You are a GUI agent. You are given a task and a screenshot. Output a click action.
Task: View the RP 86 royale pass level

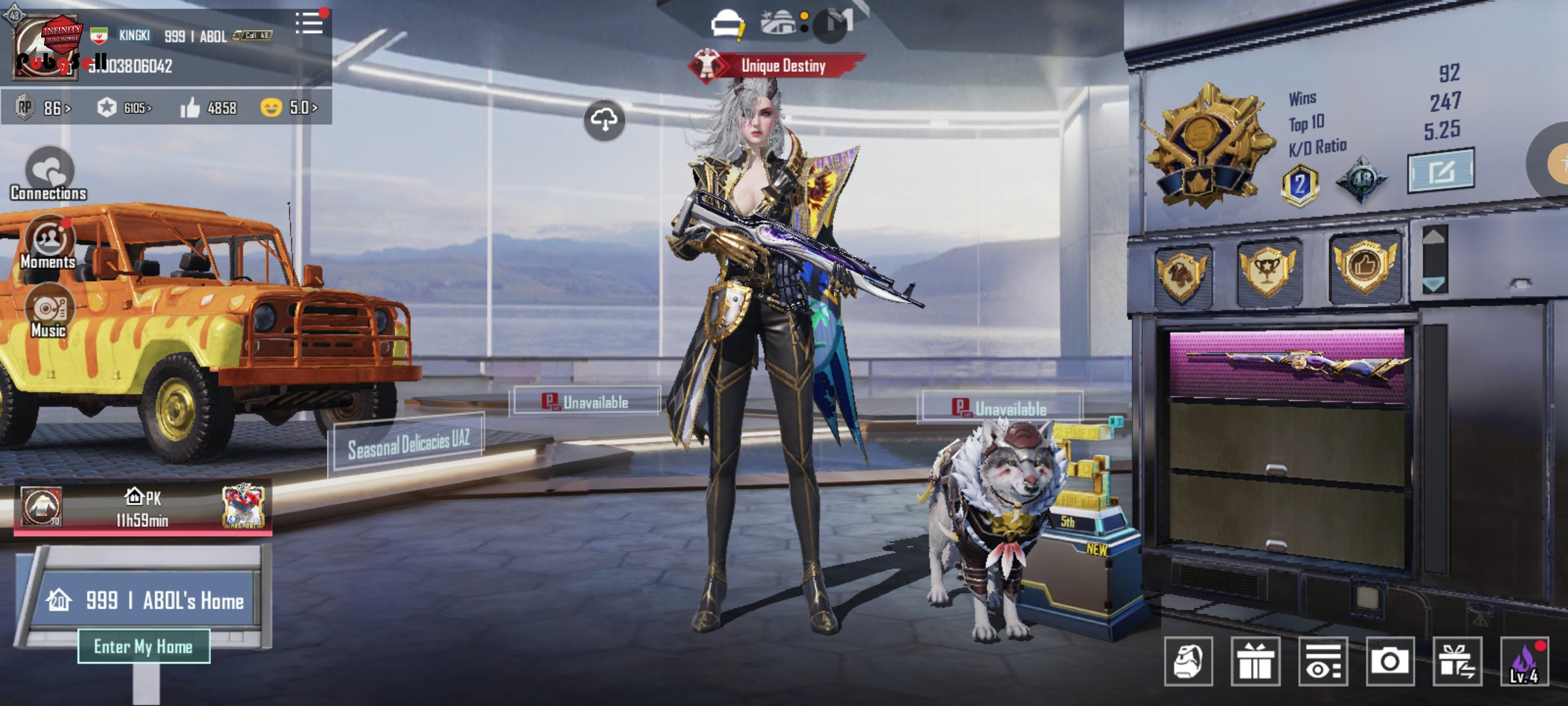(x=44, y=108)
